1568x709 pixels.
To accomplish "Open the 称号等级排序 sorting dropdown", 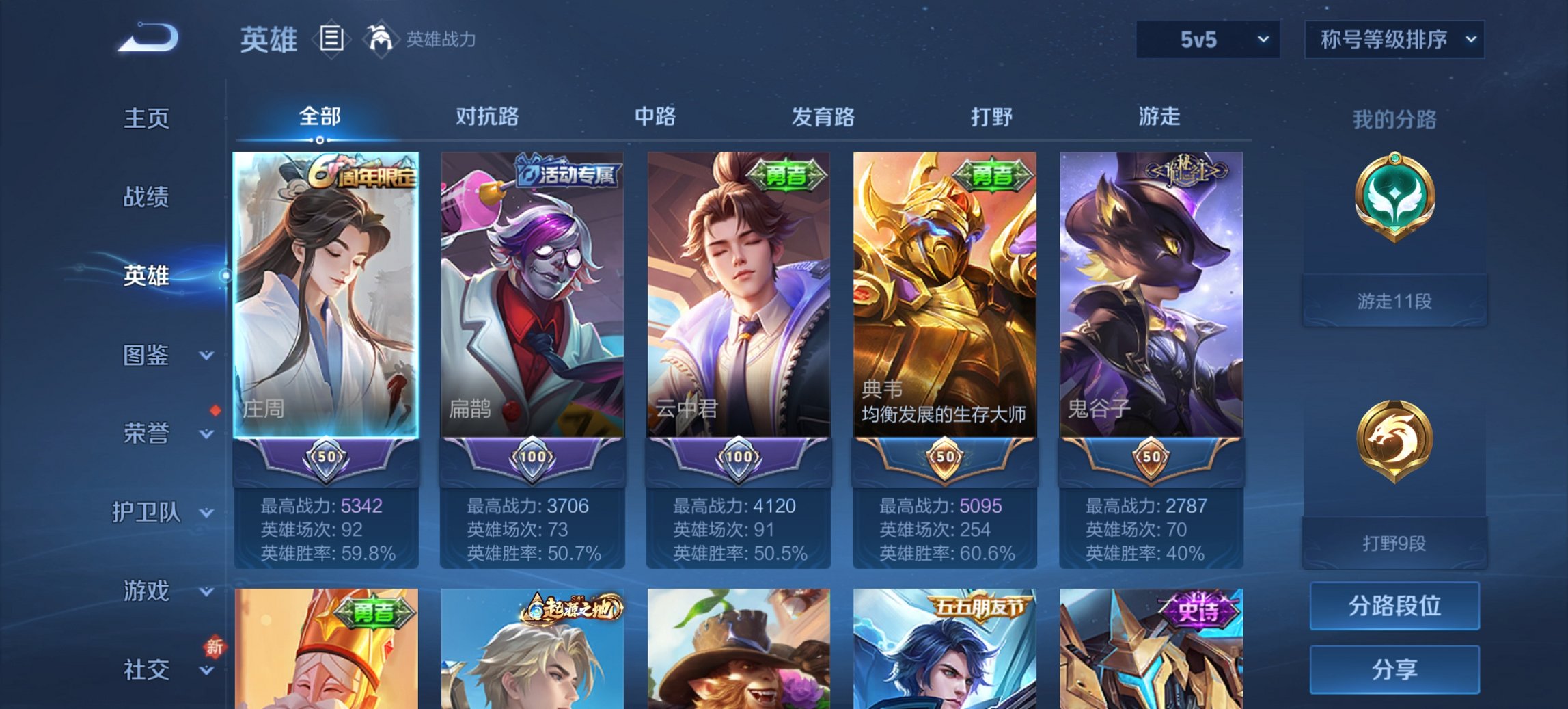I will click(1394, 39).
